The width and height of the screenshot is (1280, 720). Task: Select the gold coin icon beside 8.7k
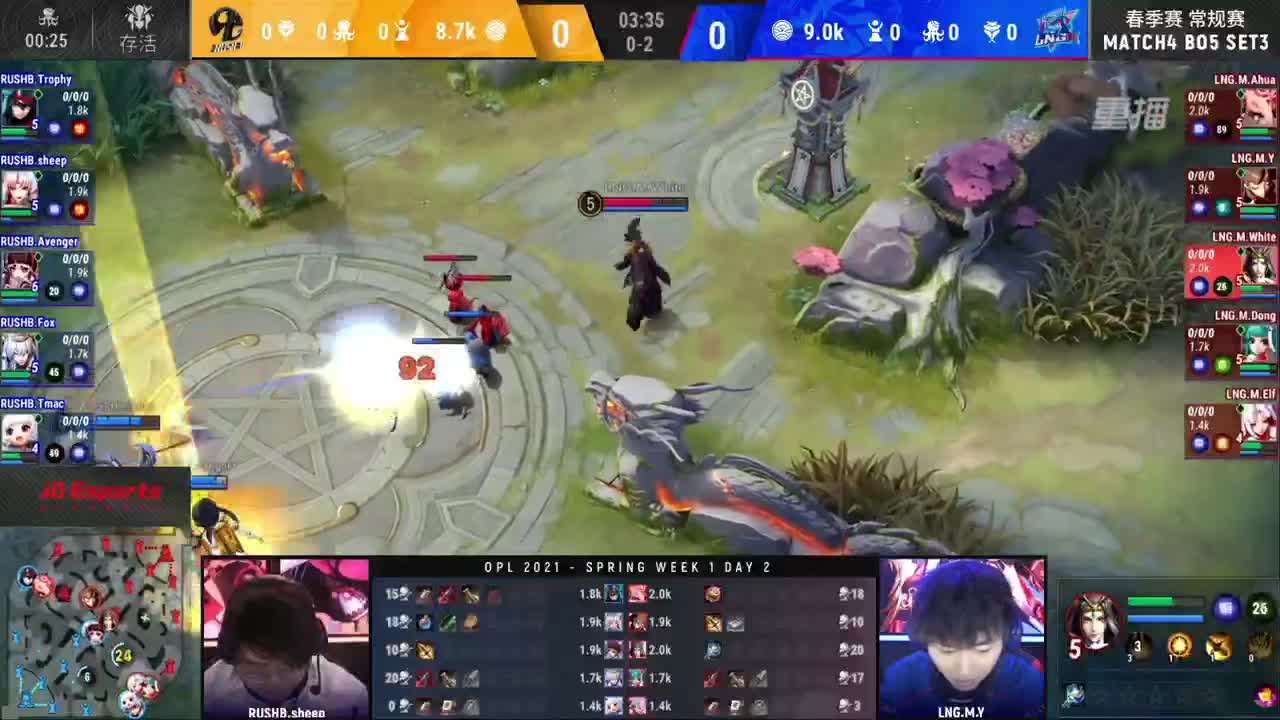tap(495, 31)
